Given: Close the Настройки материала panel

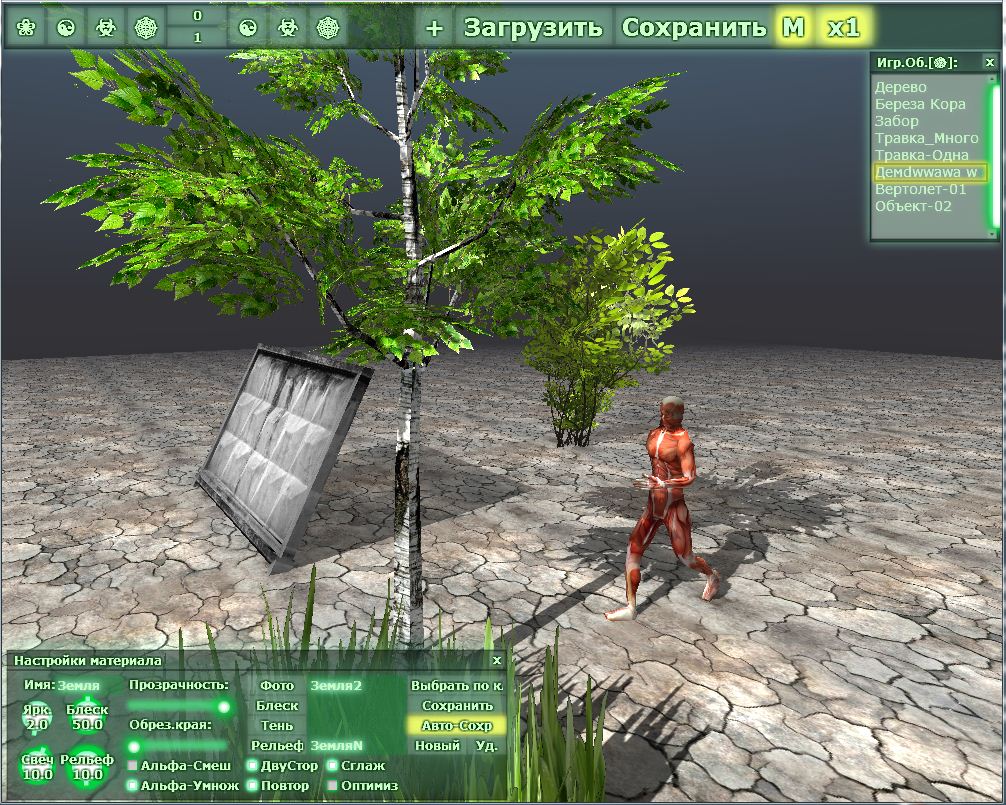Looking at the screenshot, I should click(497, 660).
